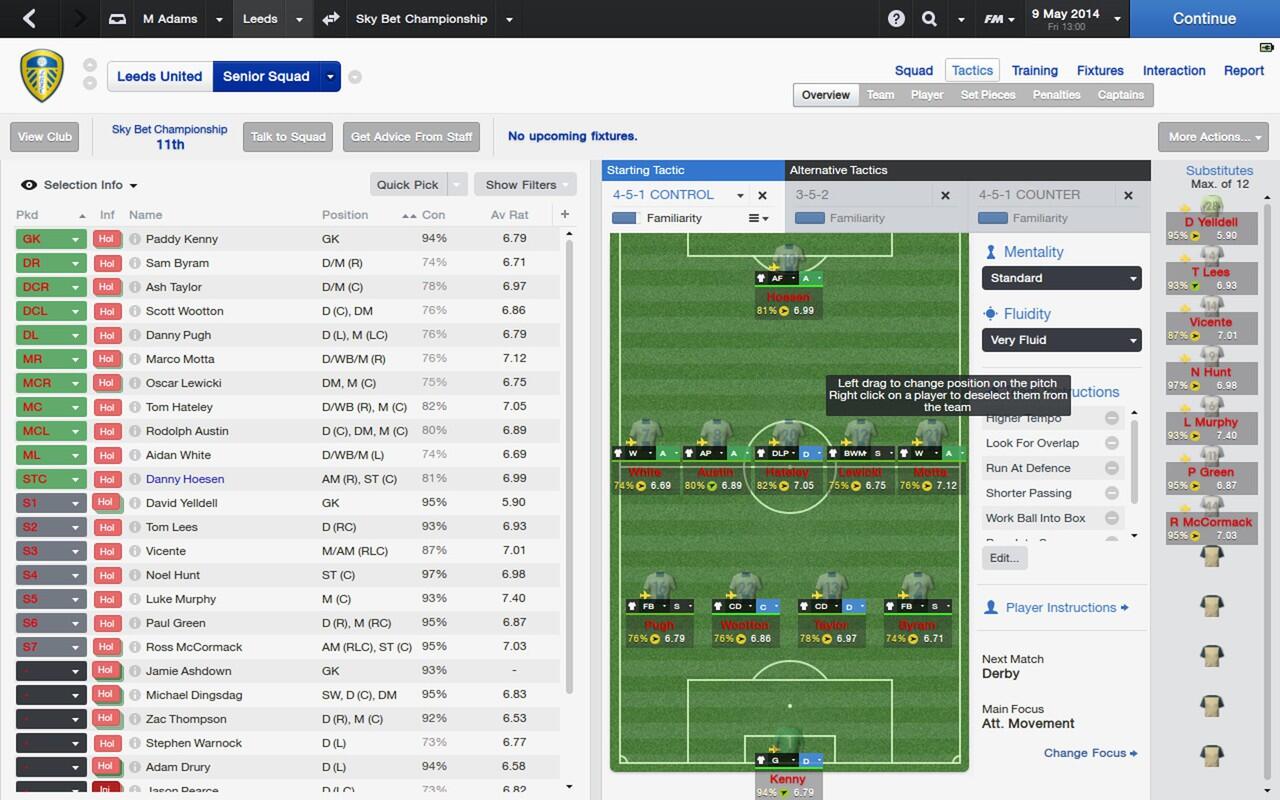The width and height of the screenshot is (1280, 800).
Task: Open Player Instructions link
Action: [x=1060, y=608]
